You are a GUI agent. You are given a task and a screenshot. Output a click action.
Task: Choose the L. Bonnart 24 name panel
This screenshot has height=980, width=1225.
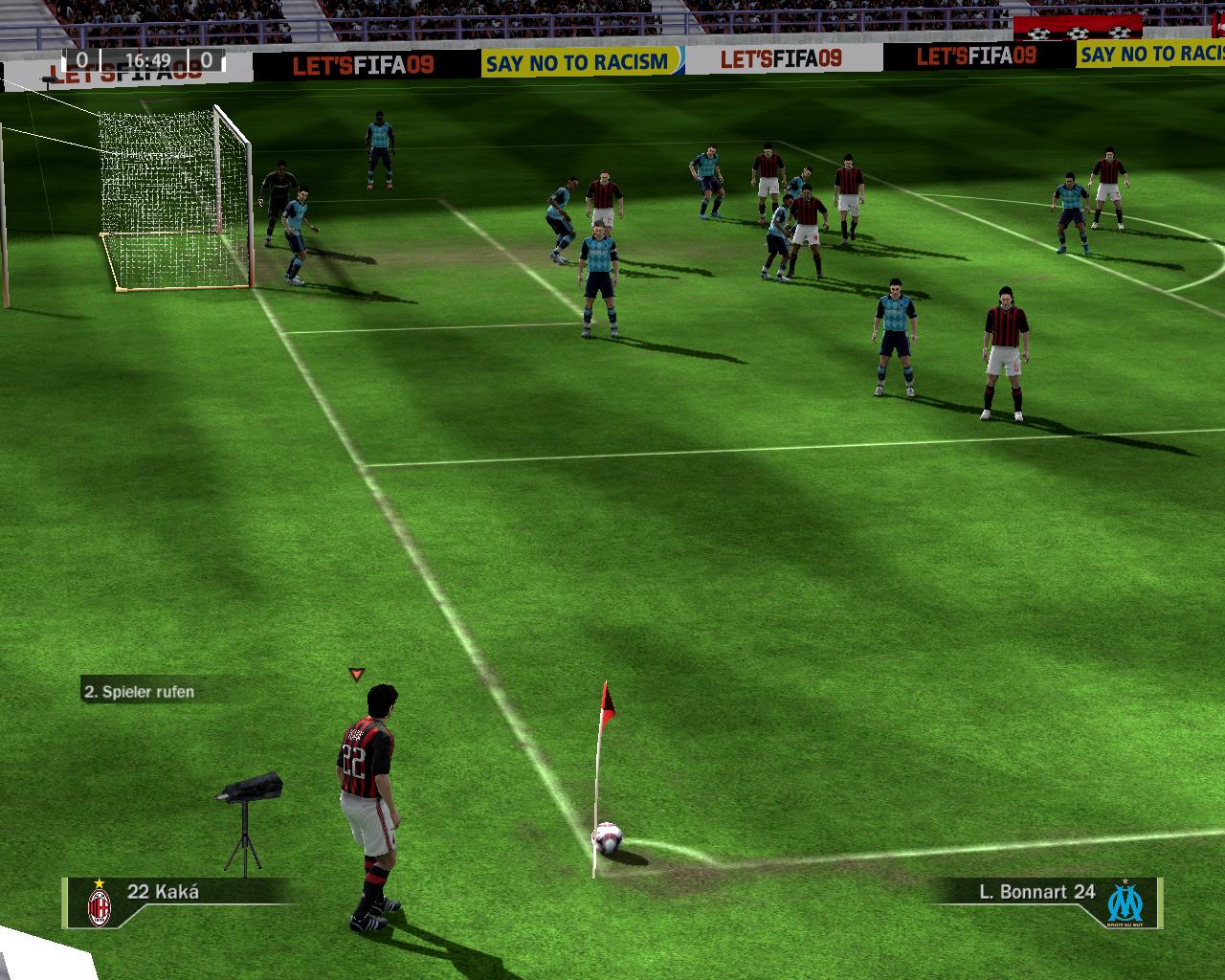pos(1036,892)
